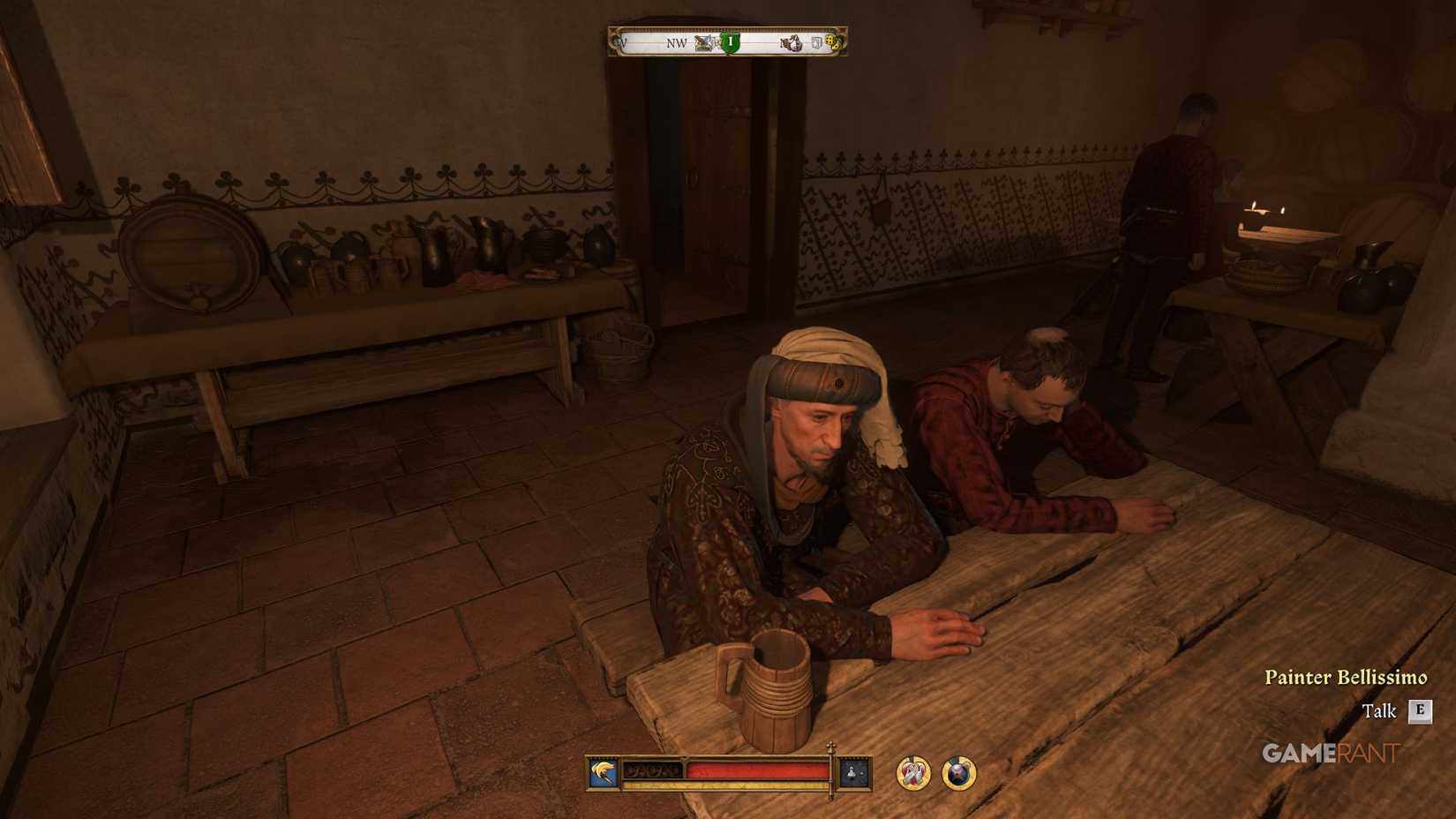Image resolution: width=1456 pixels, height=819 pixels.
Task: Click the green shield quest marker on compass
Action: coord(731,42)
